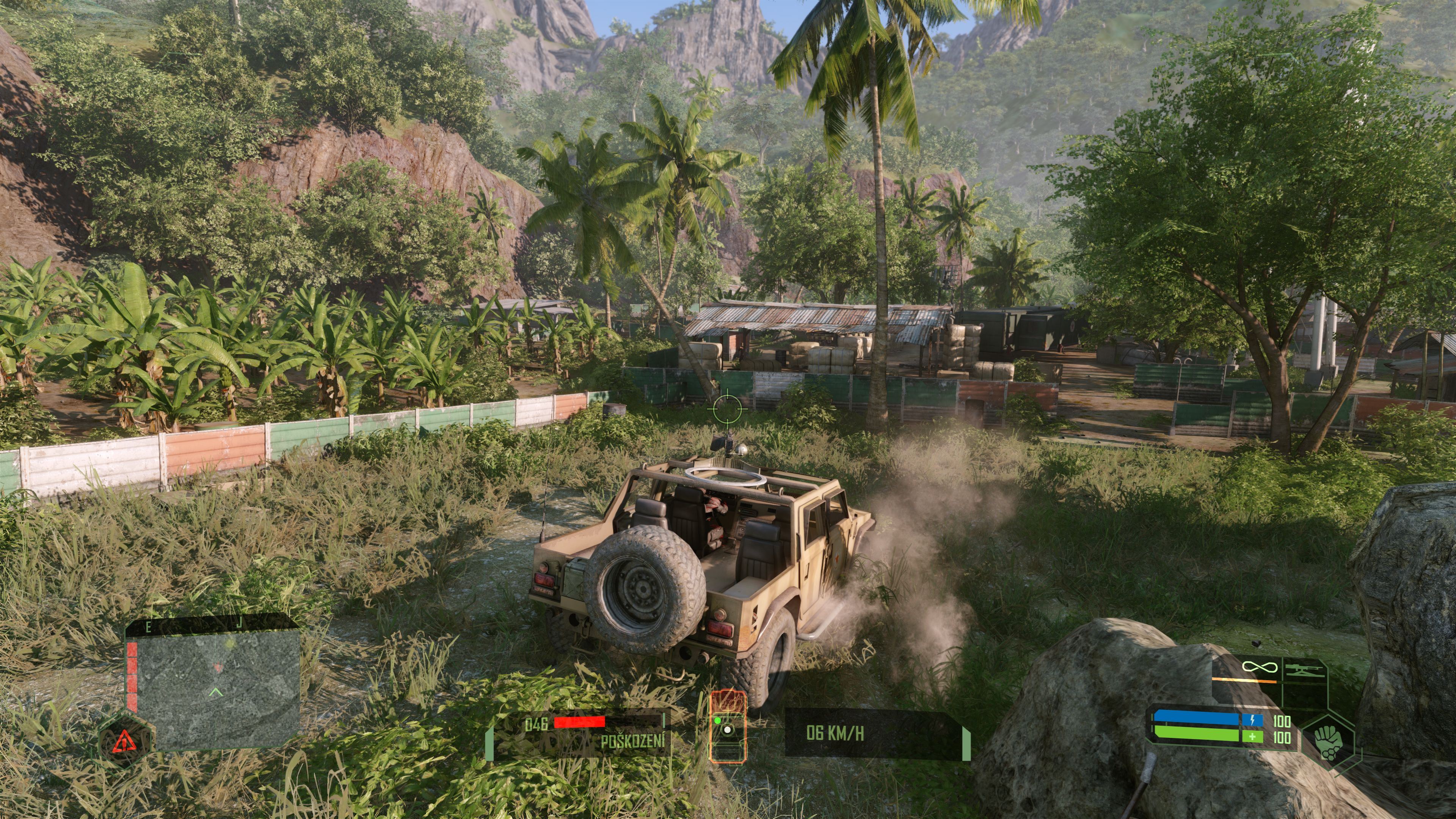Choose the mounted machine gun weapon icon

1304,671
